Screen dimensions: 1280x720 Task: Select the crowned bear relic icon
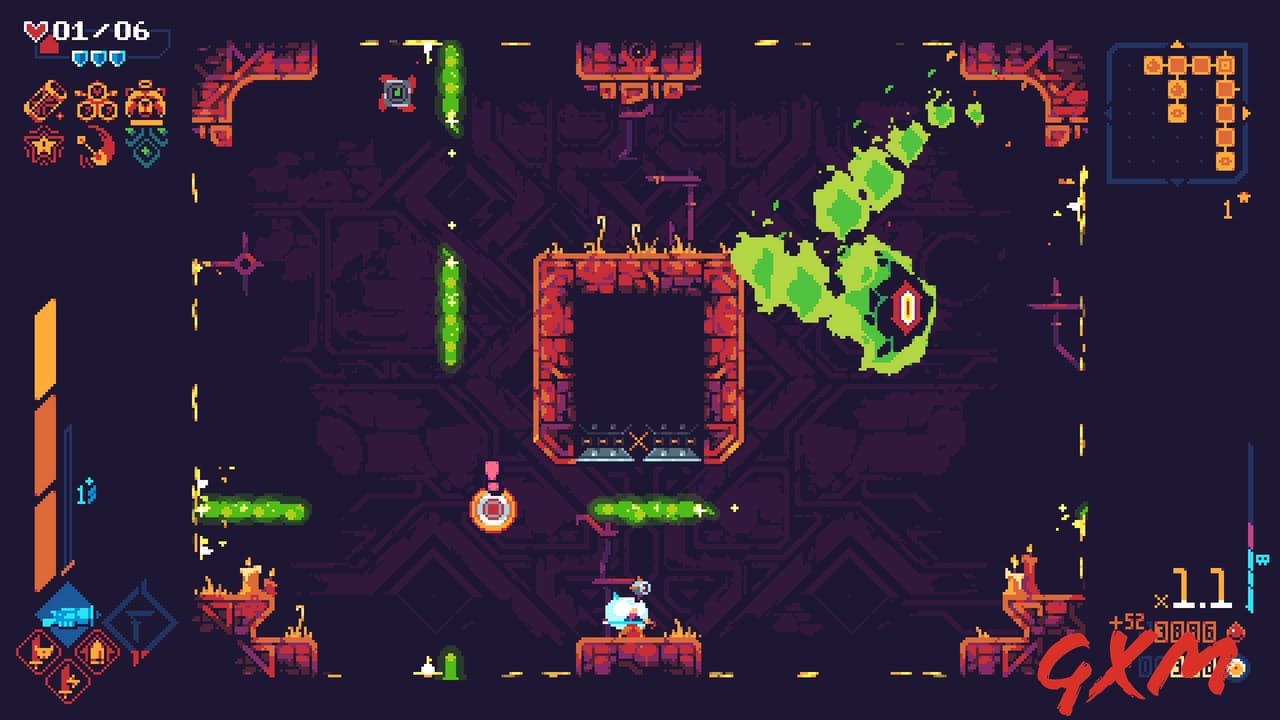(x=145, y=102)
